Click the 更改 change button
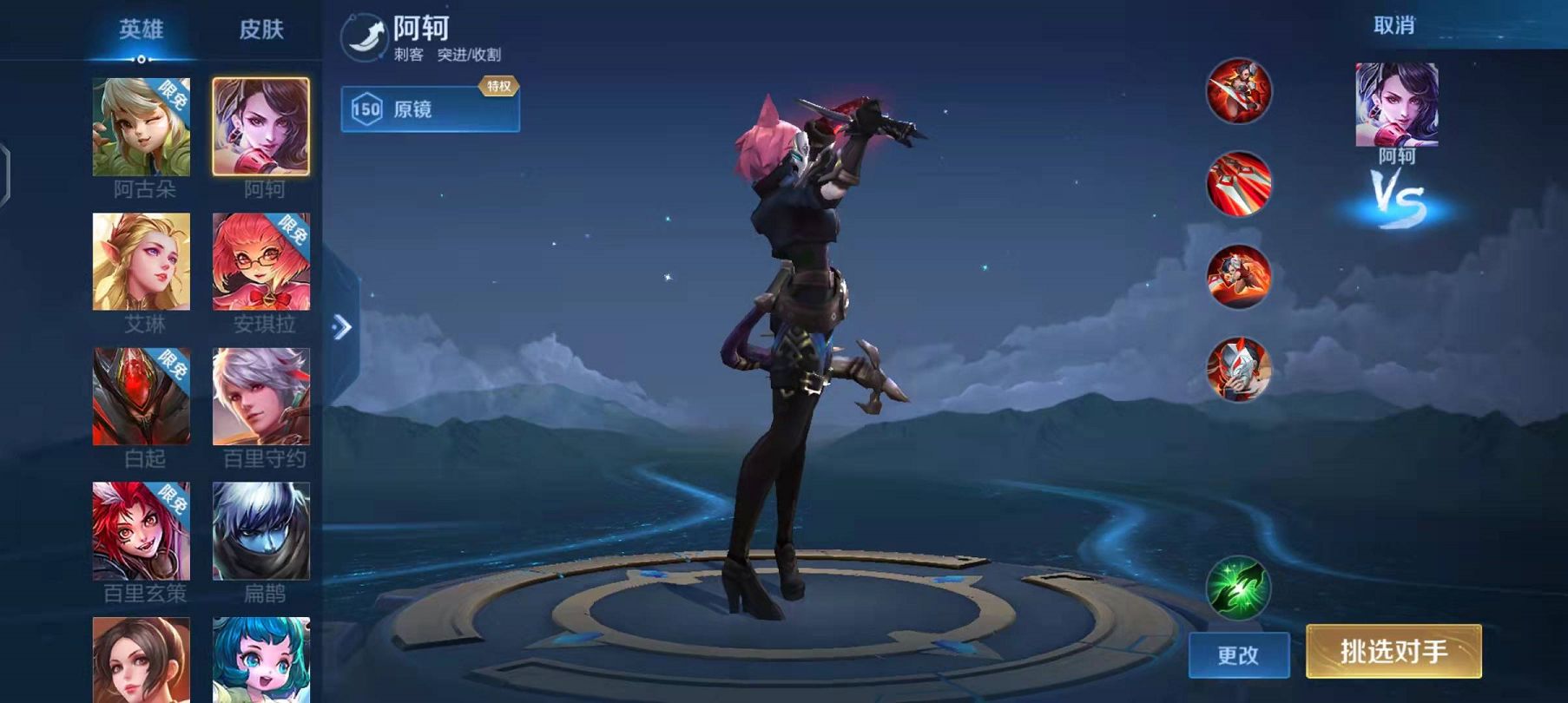This screenshot has height=703, width=1568. pos(1238,654)
